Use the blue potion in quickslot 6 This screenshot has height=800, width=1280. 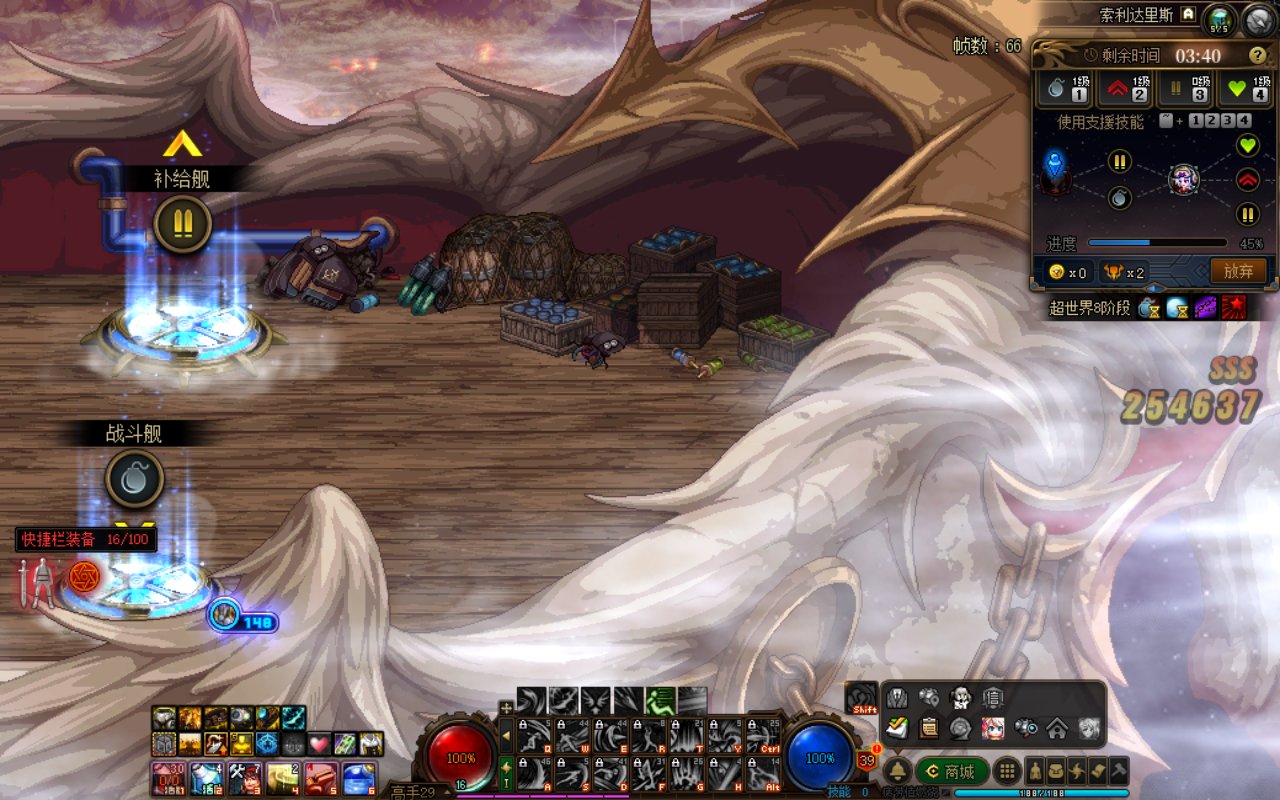point(360,777)
